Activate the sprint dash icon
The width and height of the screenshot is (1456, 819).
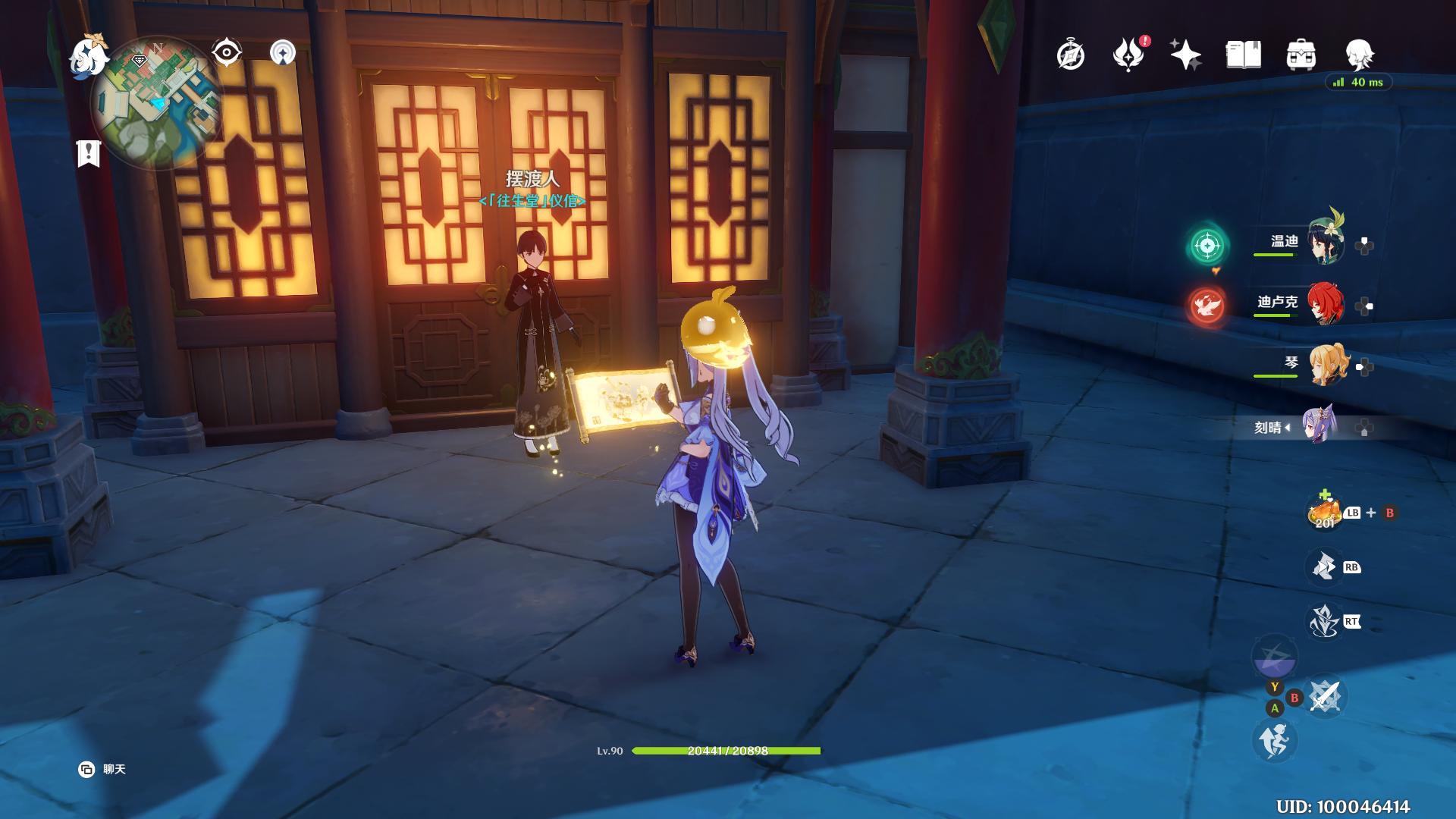coord(1275,739)
